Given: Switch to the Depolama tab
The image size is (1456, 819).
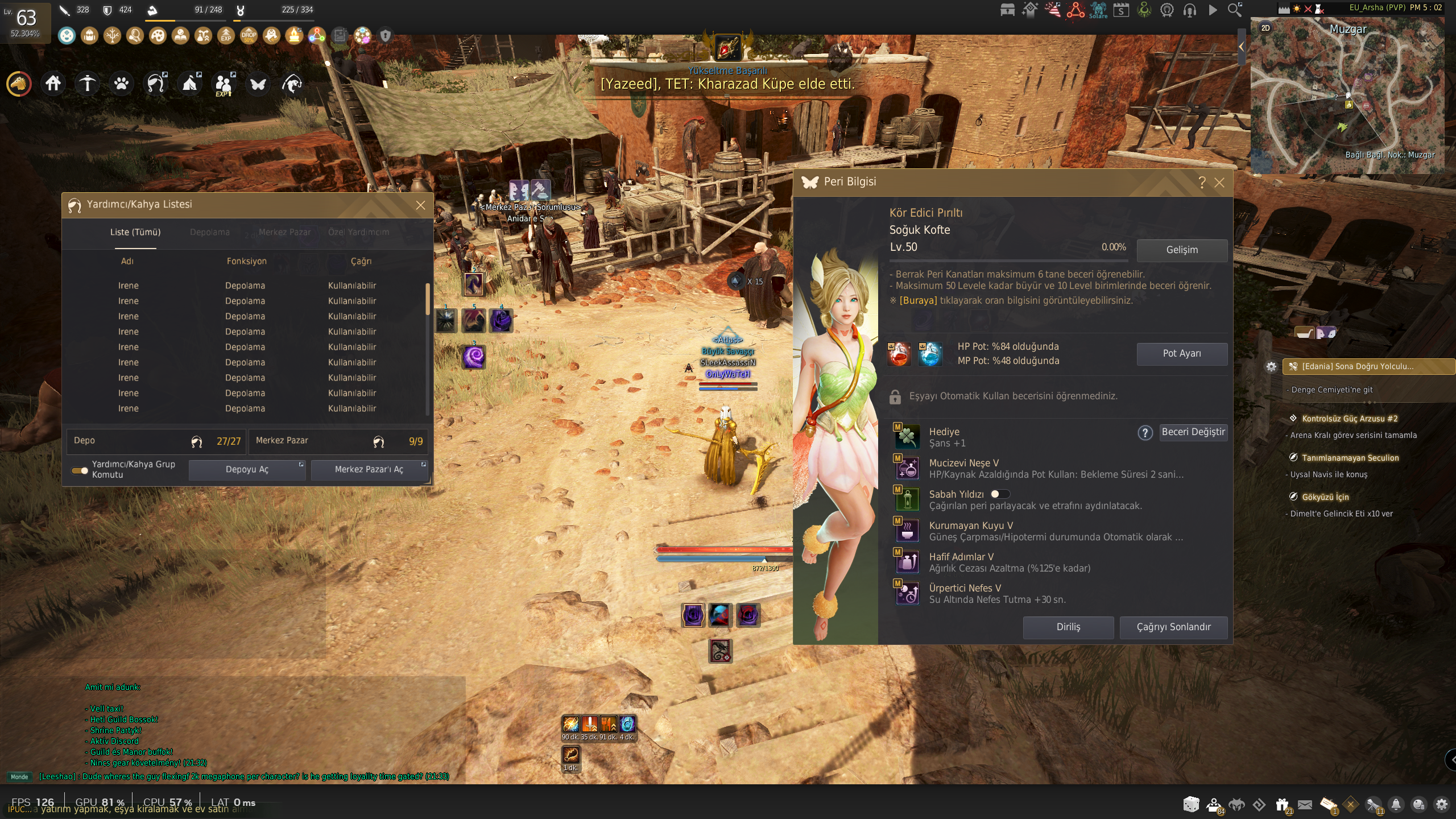Looking at the screenshot, I should [x=210, y=232].
